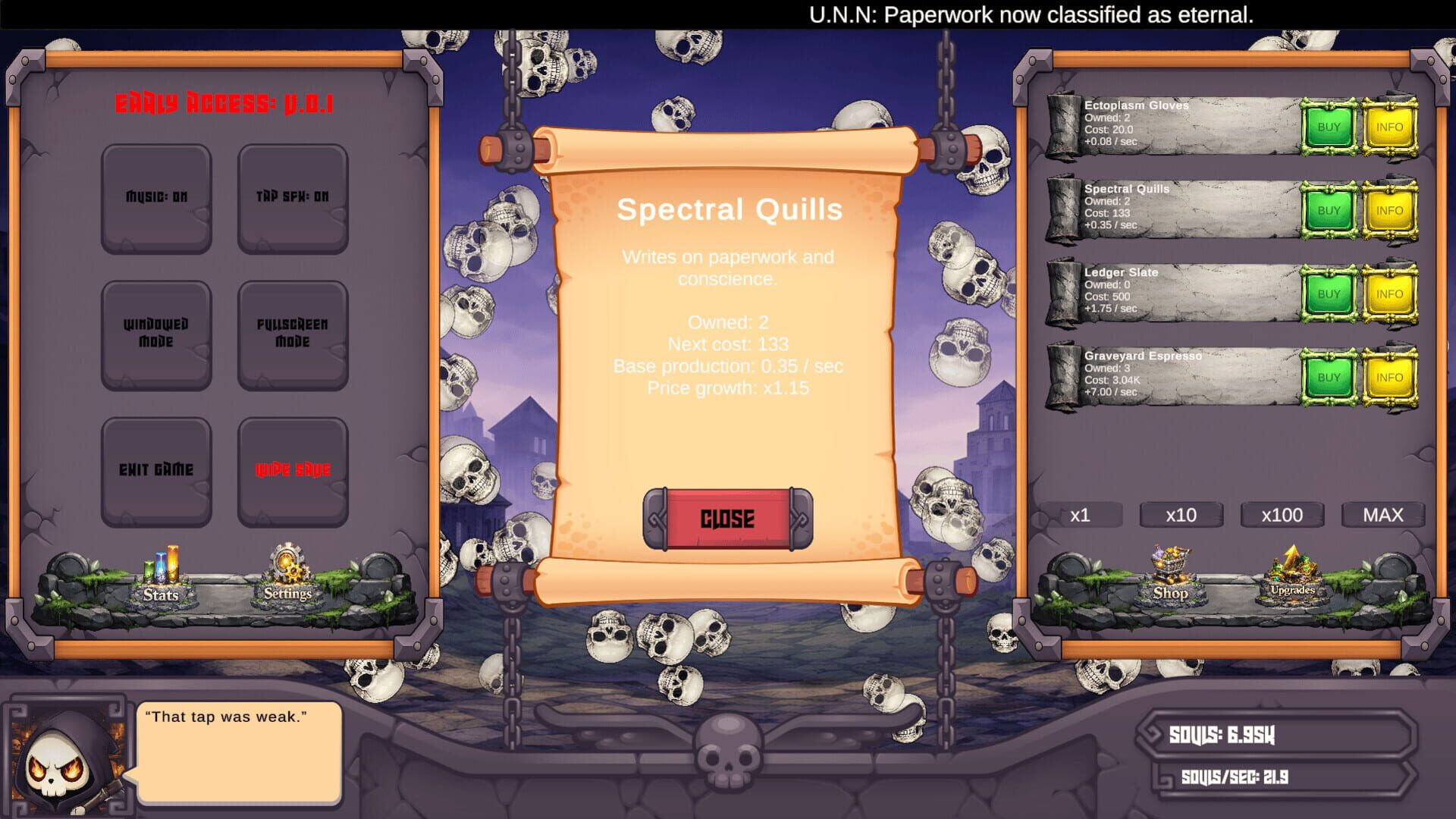1456x819 pixels.
Task: Buy an Ectoplasm Gloves upgrade
Action: click(x=1328, y=127)
